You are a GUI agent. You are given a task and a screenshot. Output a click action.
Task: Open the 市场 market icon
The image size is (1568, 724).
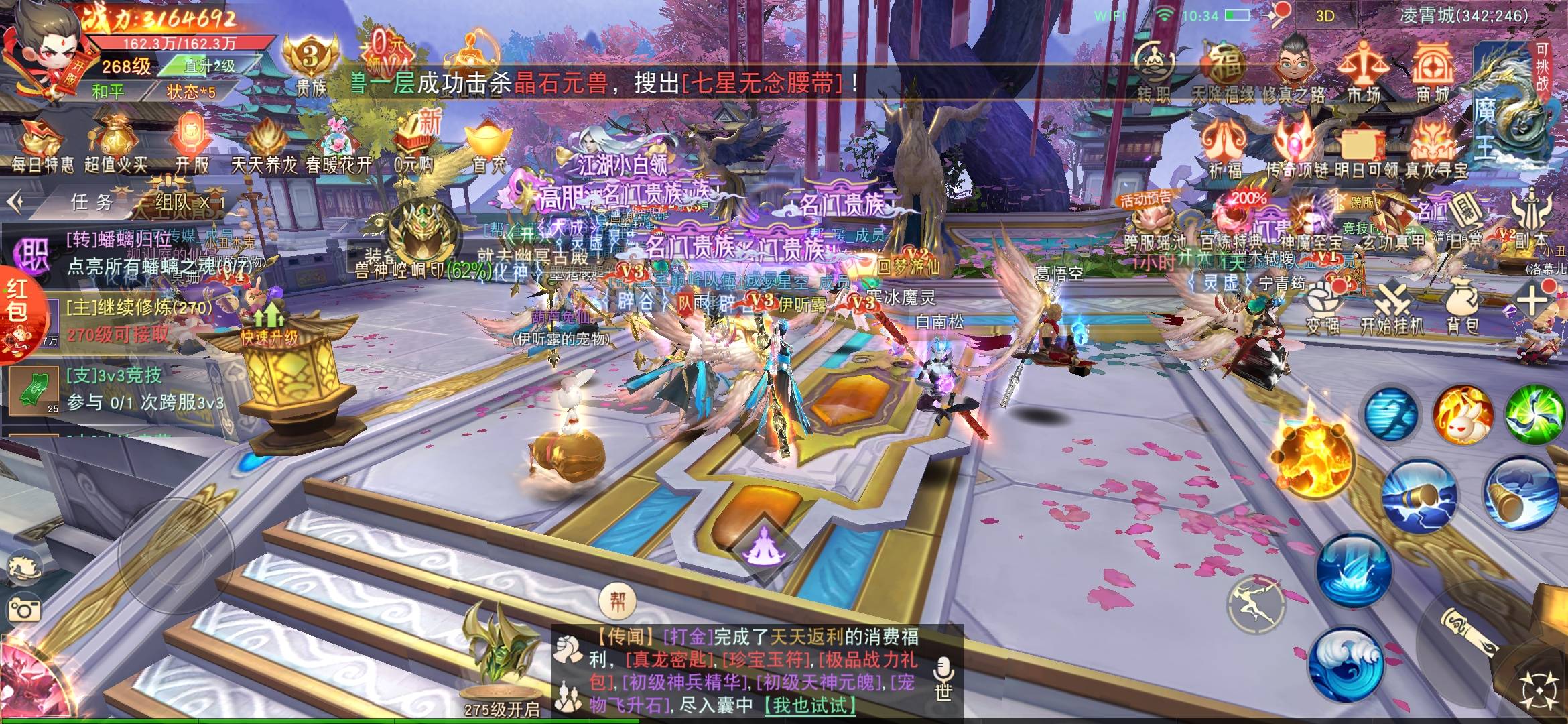click(x=1363, y=72)
